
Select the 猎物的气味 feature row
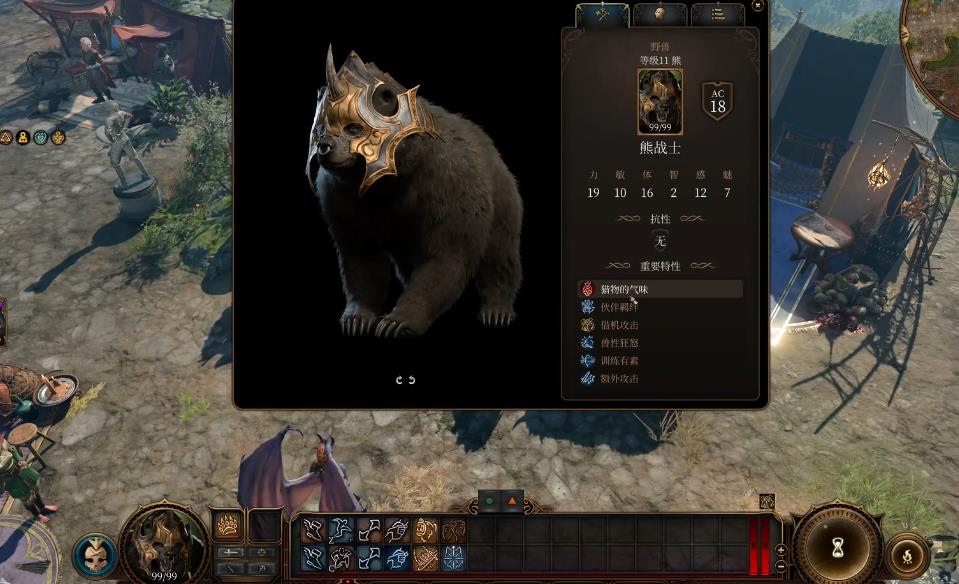(x=660, y=289)
